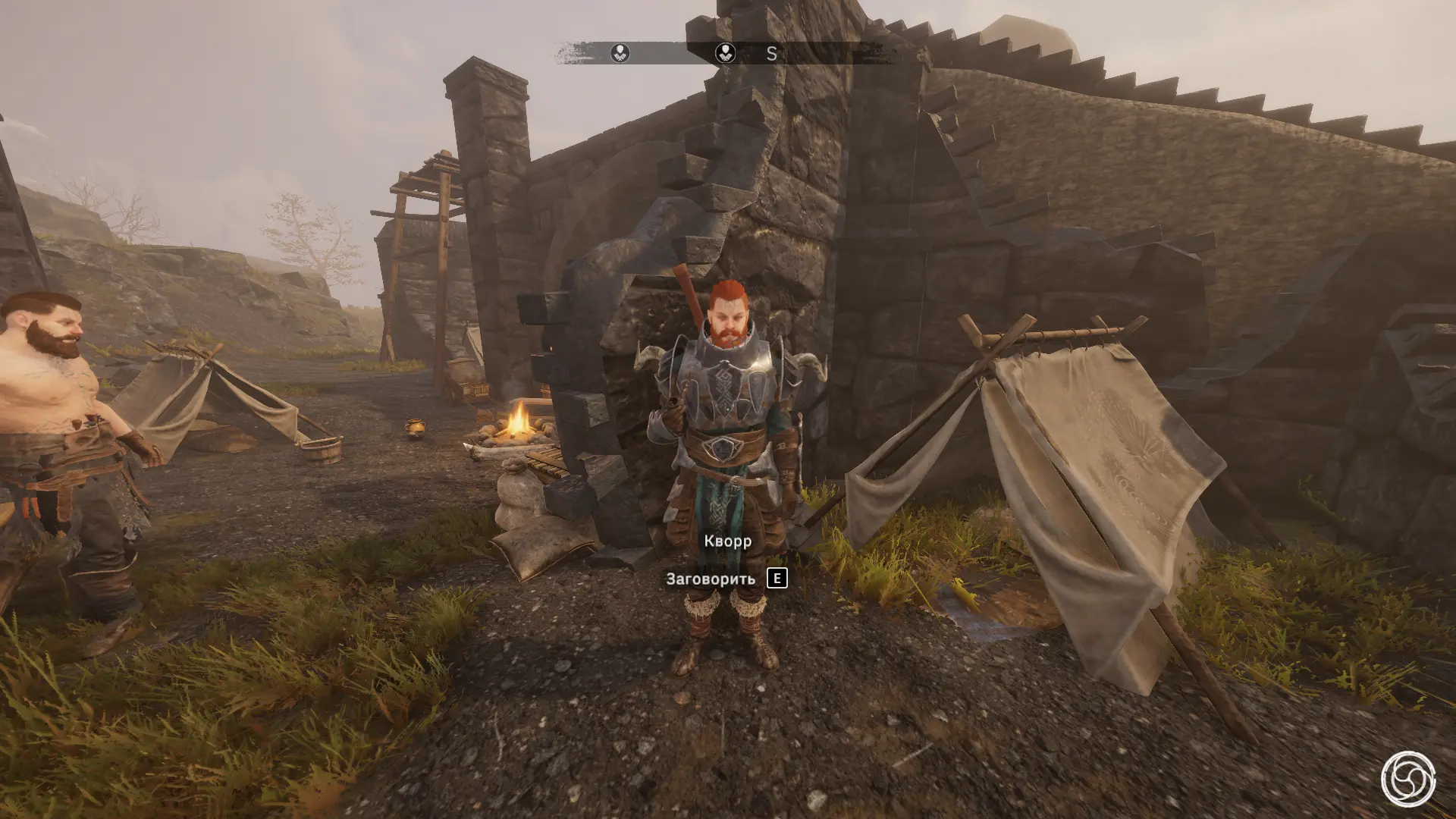Viewport: 1456px width, 819px height.
Task: Click the compass marker beside the S heading
Action: point(726,53)
